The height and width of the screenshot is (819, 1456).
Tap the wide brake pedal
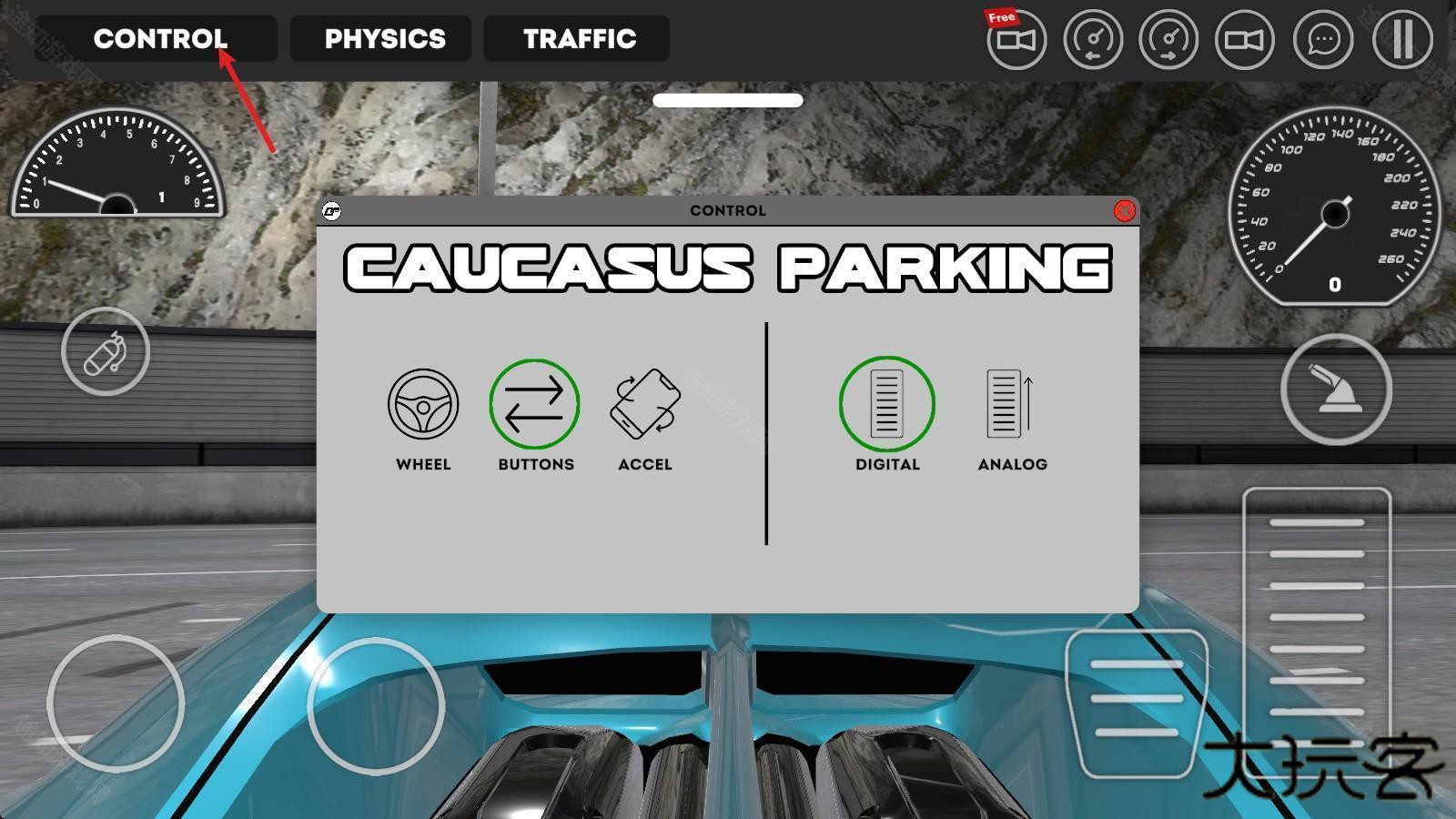1136,699
